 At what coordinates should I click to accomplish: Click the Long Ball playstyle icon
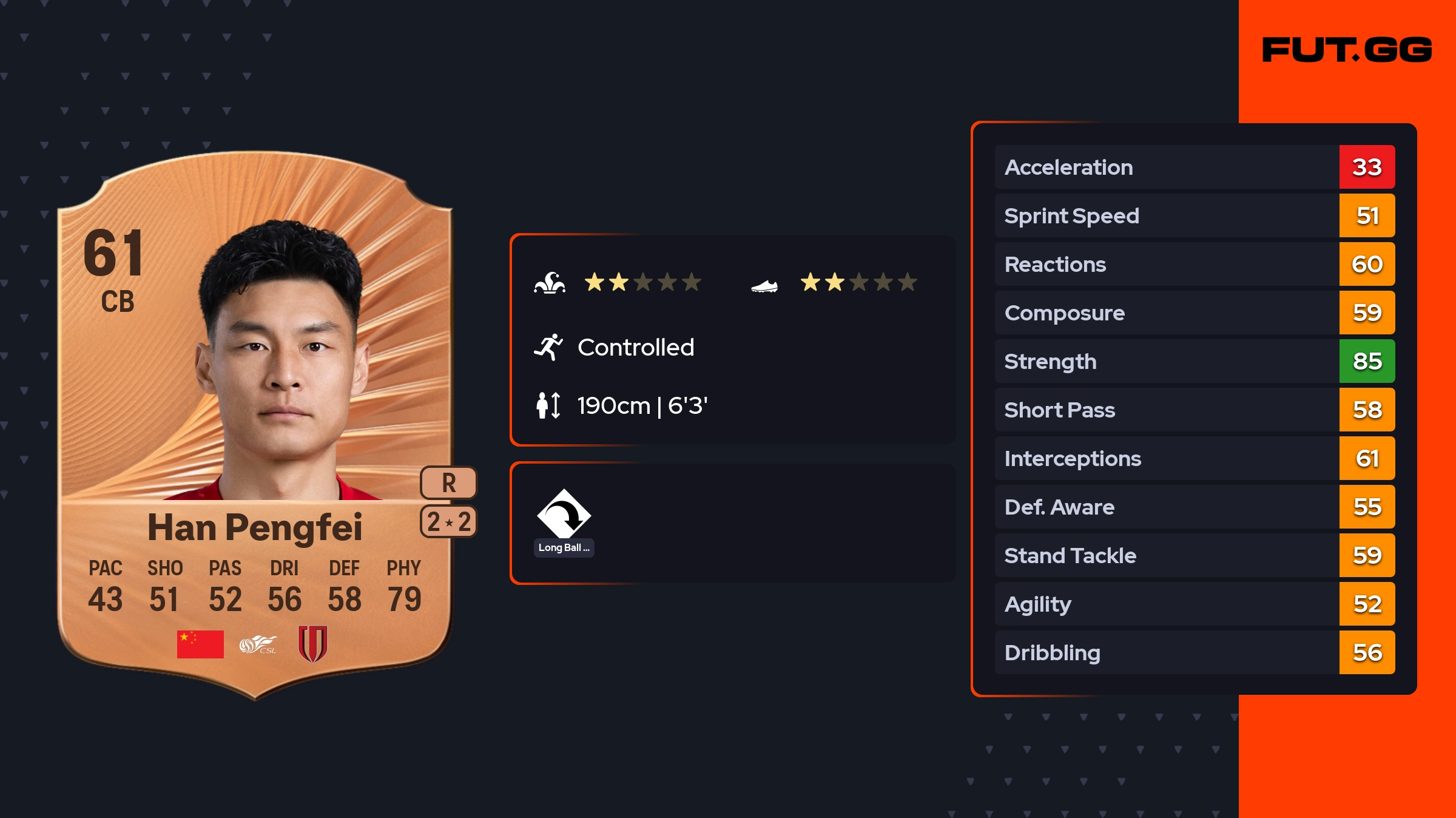564,515
